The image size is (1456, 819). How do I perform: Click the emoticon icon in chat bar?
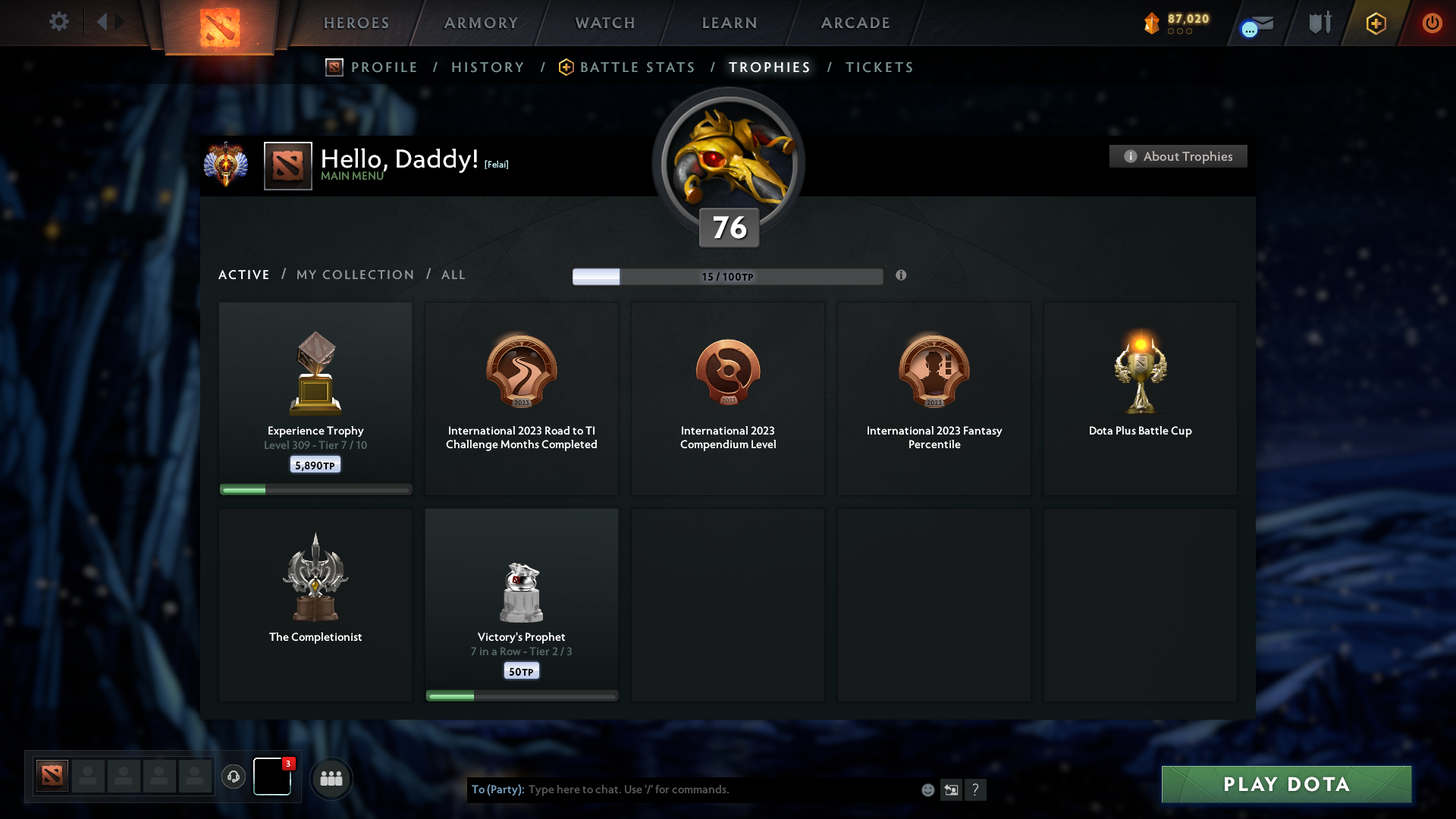point(928,789)
